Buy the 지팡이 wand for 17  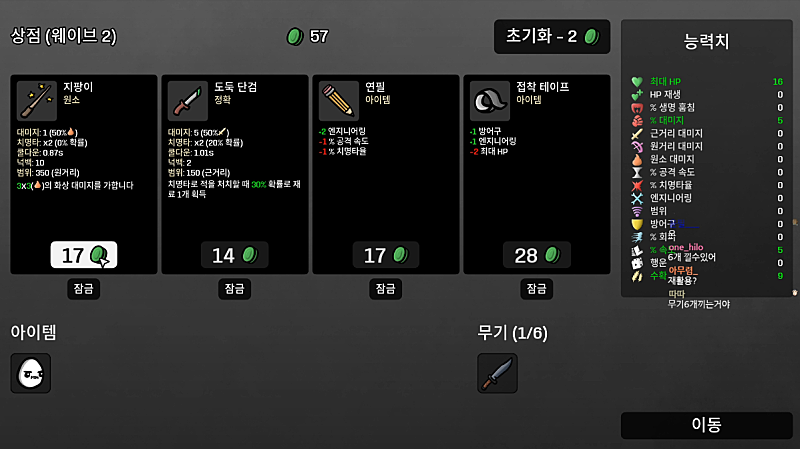[84, 255]
